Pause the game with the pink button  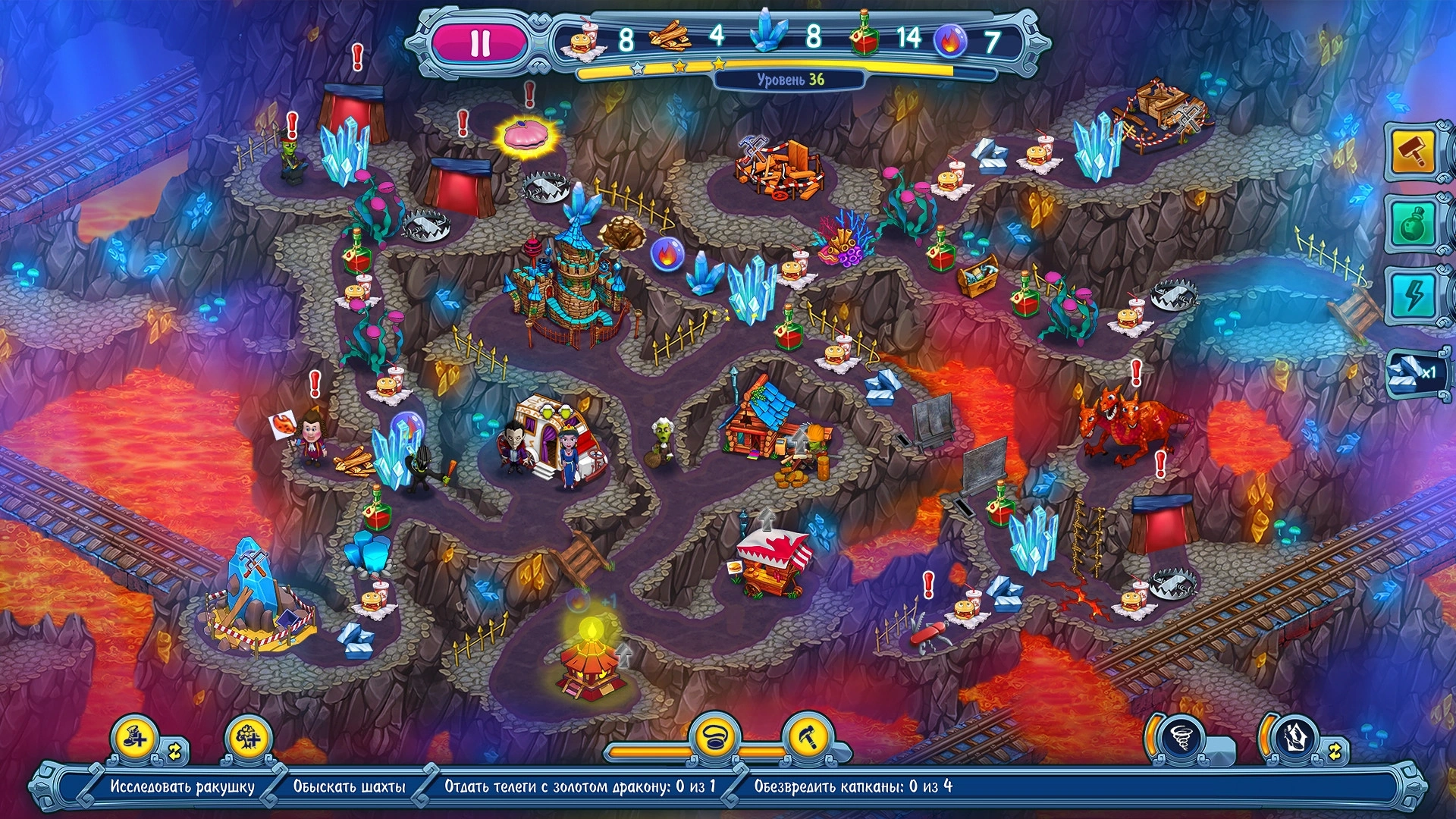pyautogui.click(x=479, y=42)
